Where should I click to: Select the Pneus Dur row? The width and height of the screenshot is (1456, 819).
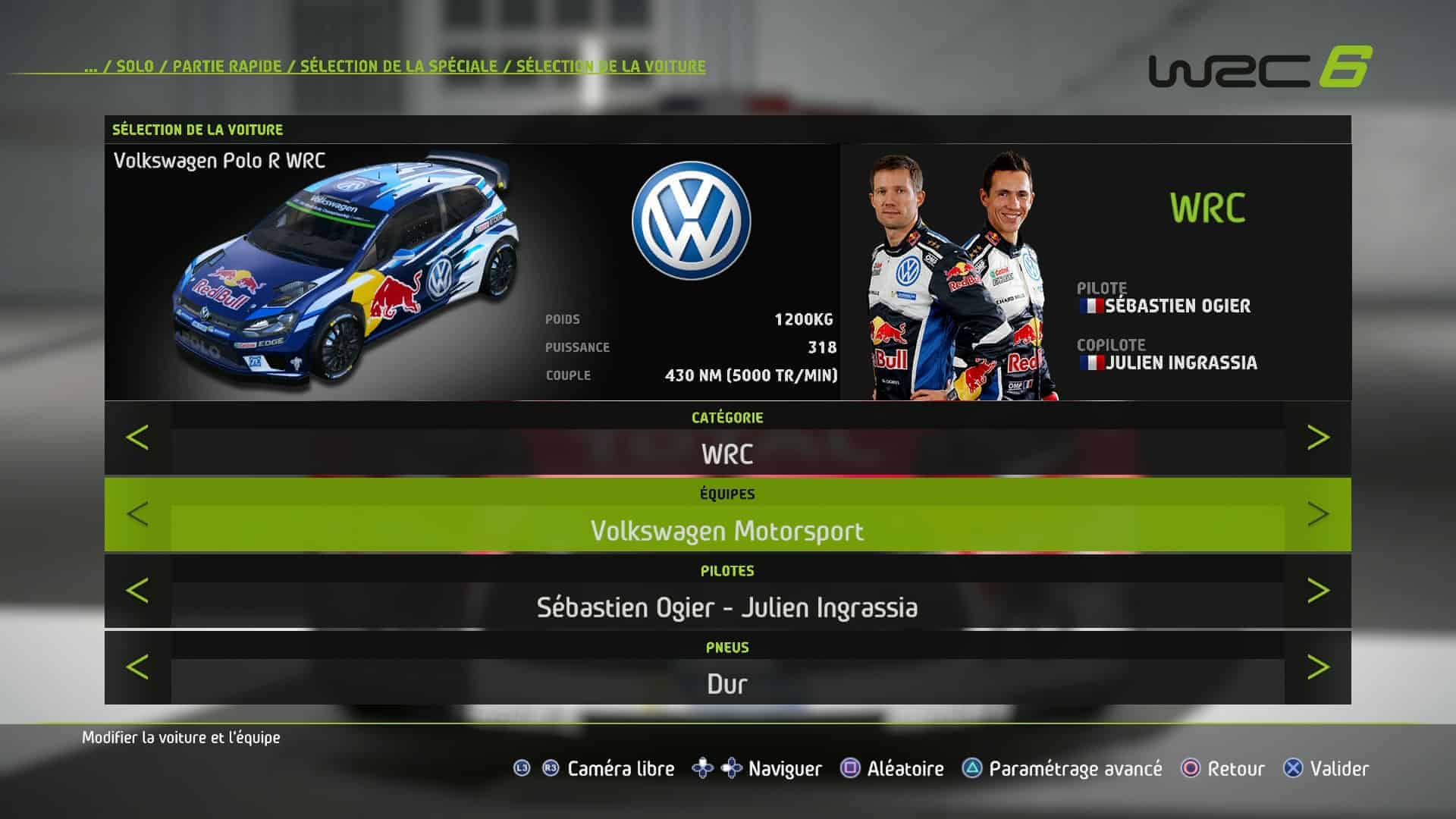[x=727, y=683]
